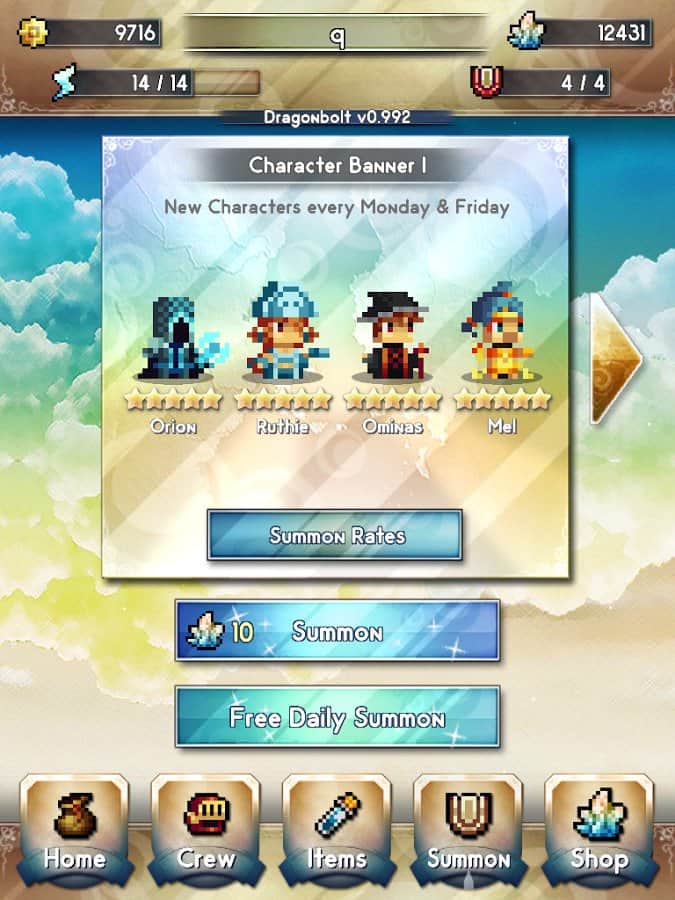This screenshot has height=900, width=675.
Task: Pick the Ominas character sprite
Action: tap(392, 337)
